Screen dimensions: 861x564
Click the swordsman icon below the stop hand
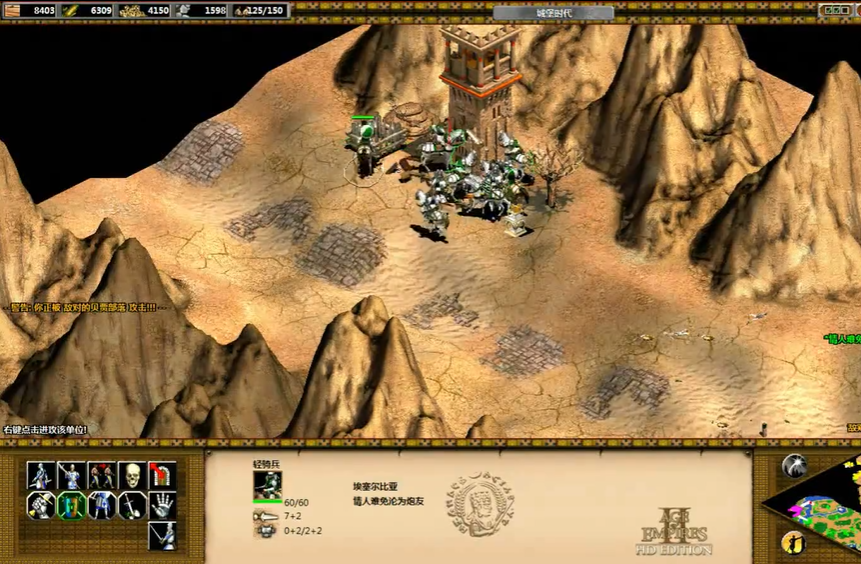[162, 536]
